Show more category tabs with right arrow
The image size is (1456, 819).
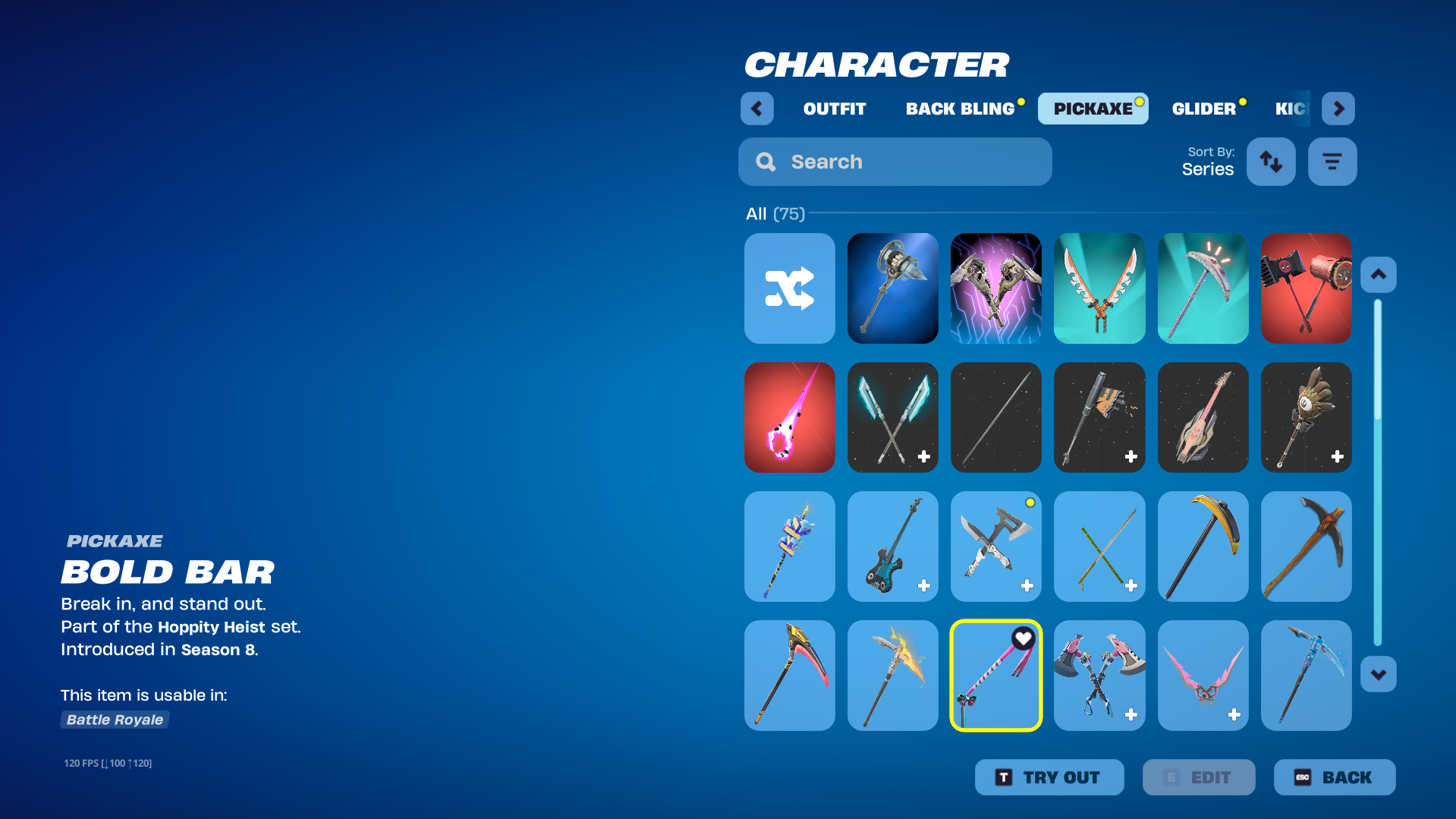(x=1338, y=109)
